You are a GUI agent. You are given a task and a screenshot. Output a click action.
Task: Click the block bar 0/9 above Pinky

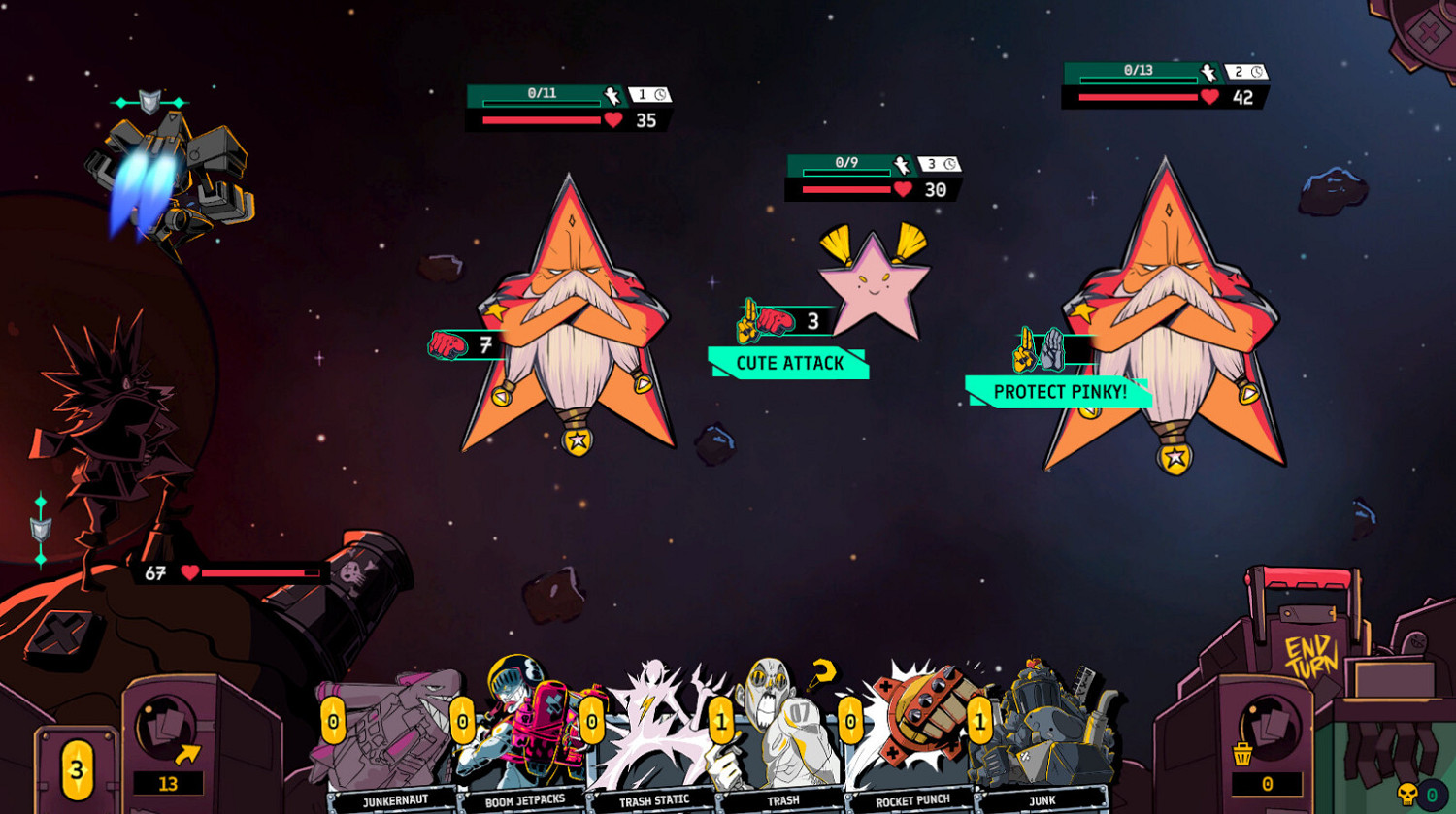click(843, 165)
